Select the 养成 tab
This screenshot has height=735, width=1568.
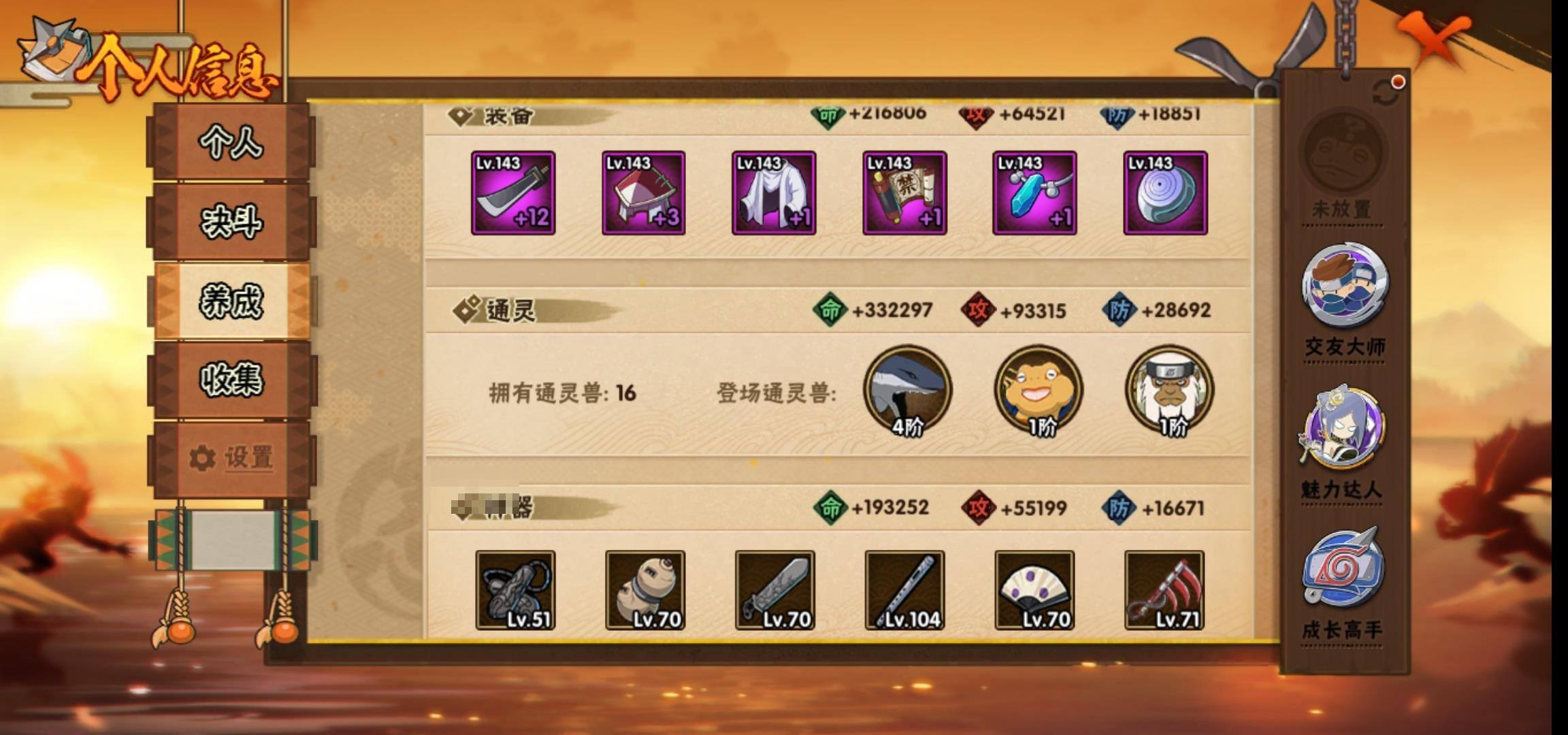231,301
